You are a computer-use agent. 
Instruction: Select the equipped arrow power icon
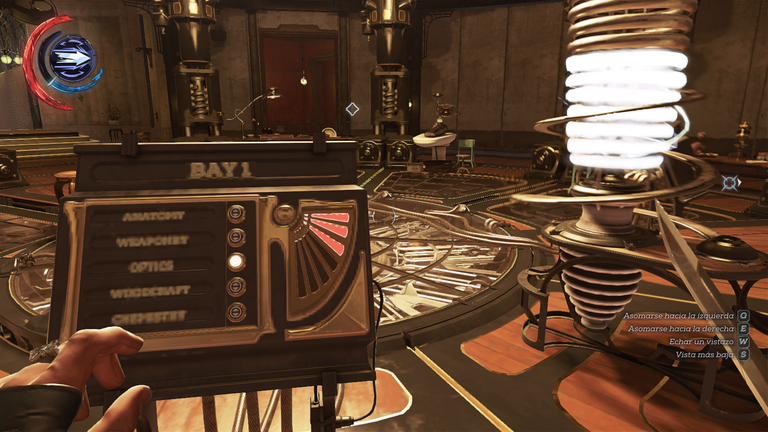pyautogui.click(x=71, y=60)
